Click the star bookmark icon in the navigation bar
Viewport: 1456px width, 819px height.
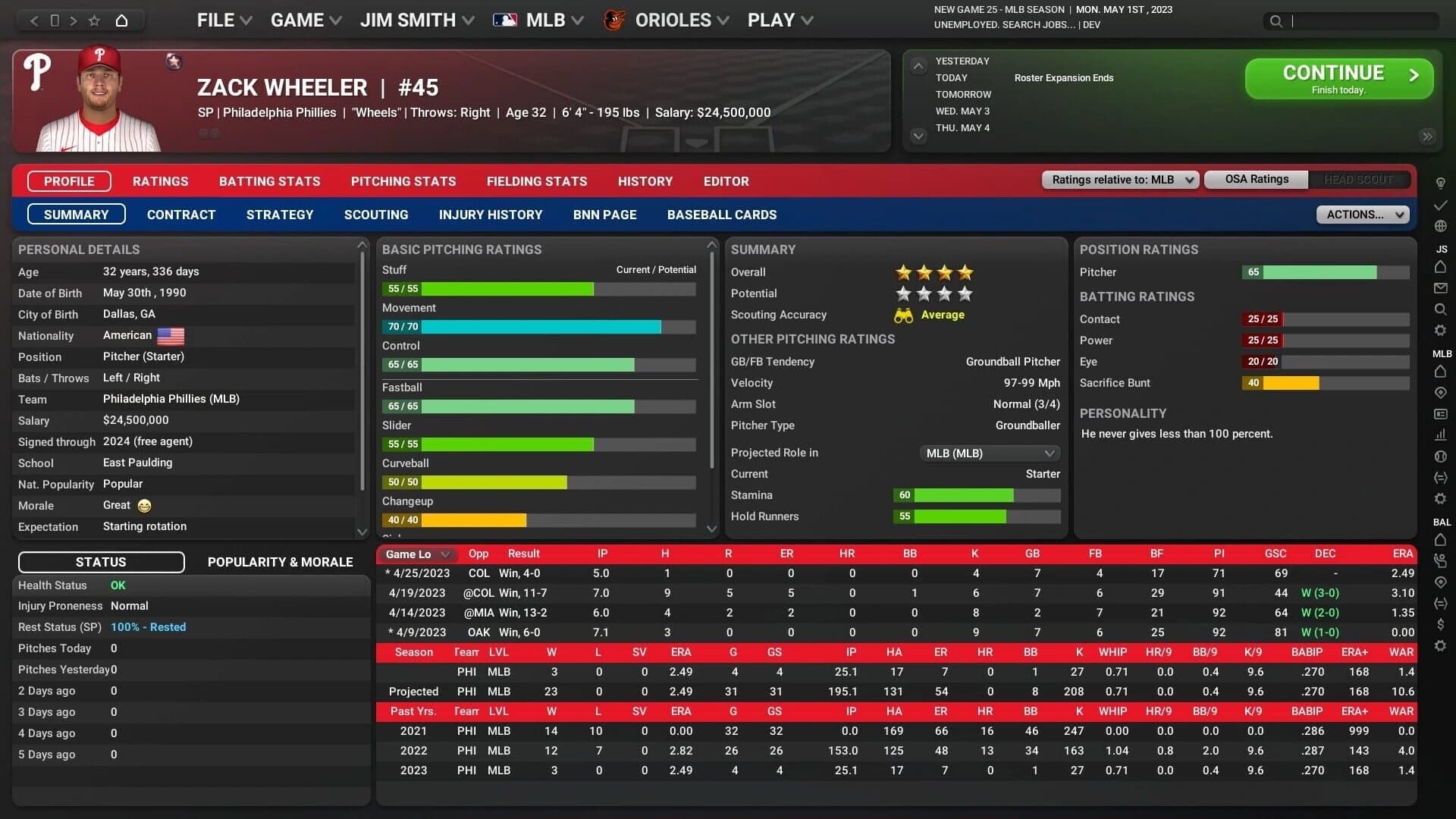pyautogui.click(x=93, y=20)
